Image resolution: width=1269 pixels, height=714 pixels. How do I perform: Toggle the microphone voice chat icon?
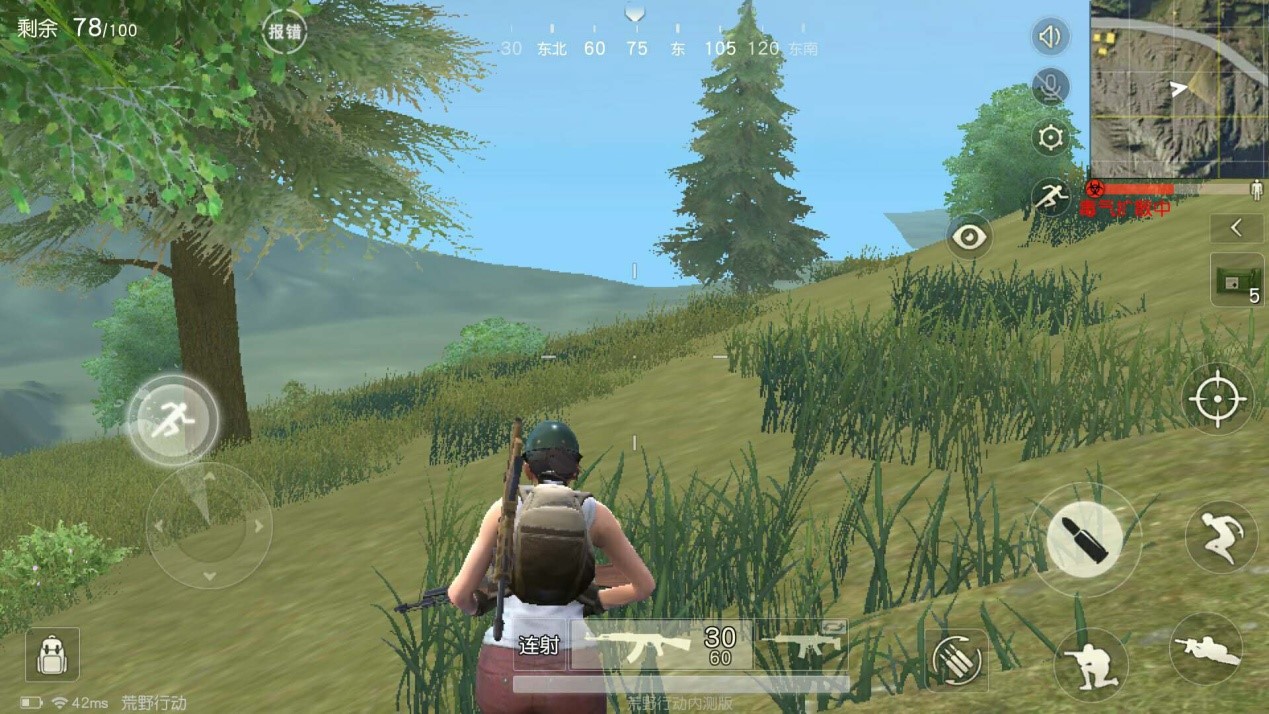[x=1049, y=87]
